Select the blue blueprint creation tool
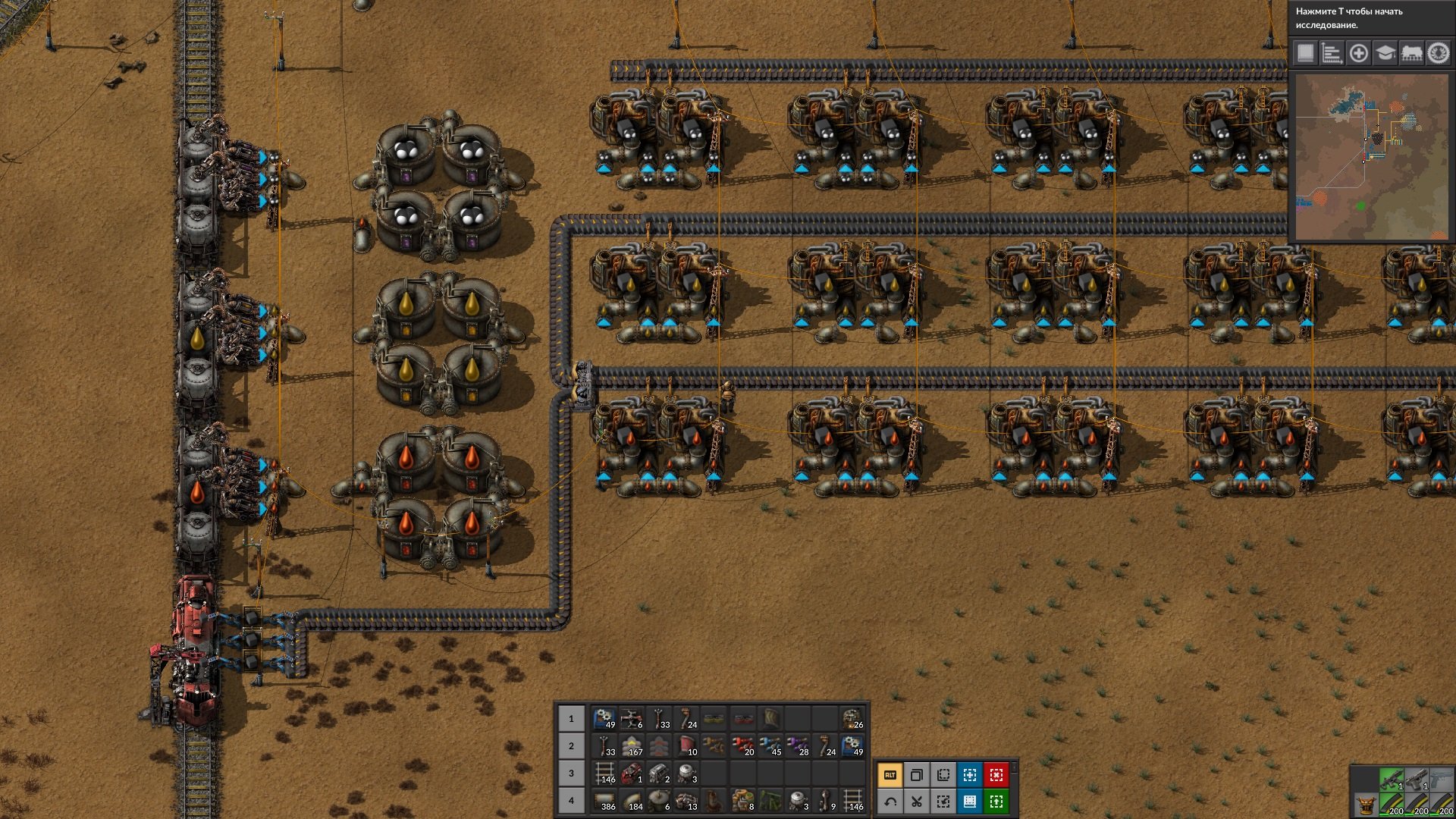Viewport: 1456px width, 819px height. click(970, 775)
